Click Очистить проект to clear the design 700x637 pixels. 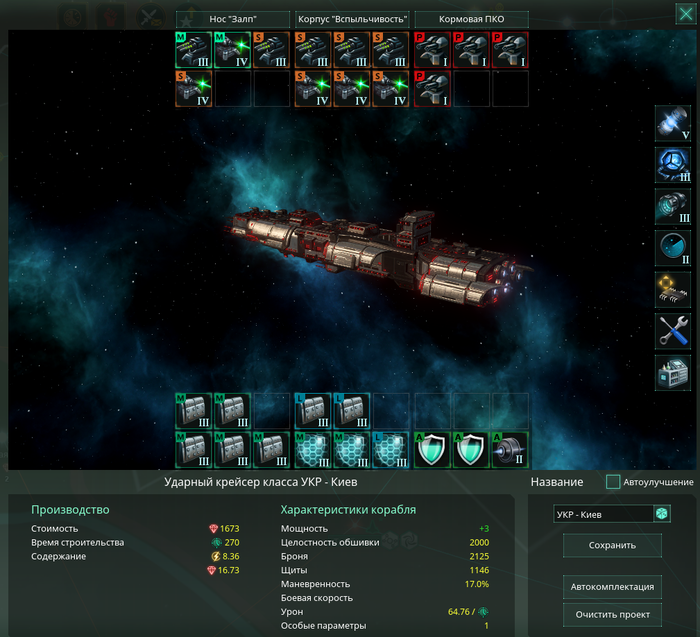tap(612, 614)
